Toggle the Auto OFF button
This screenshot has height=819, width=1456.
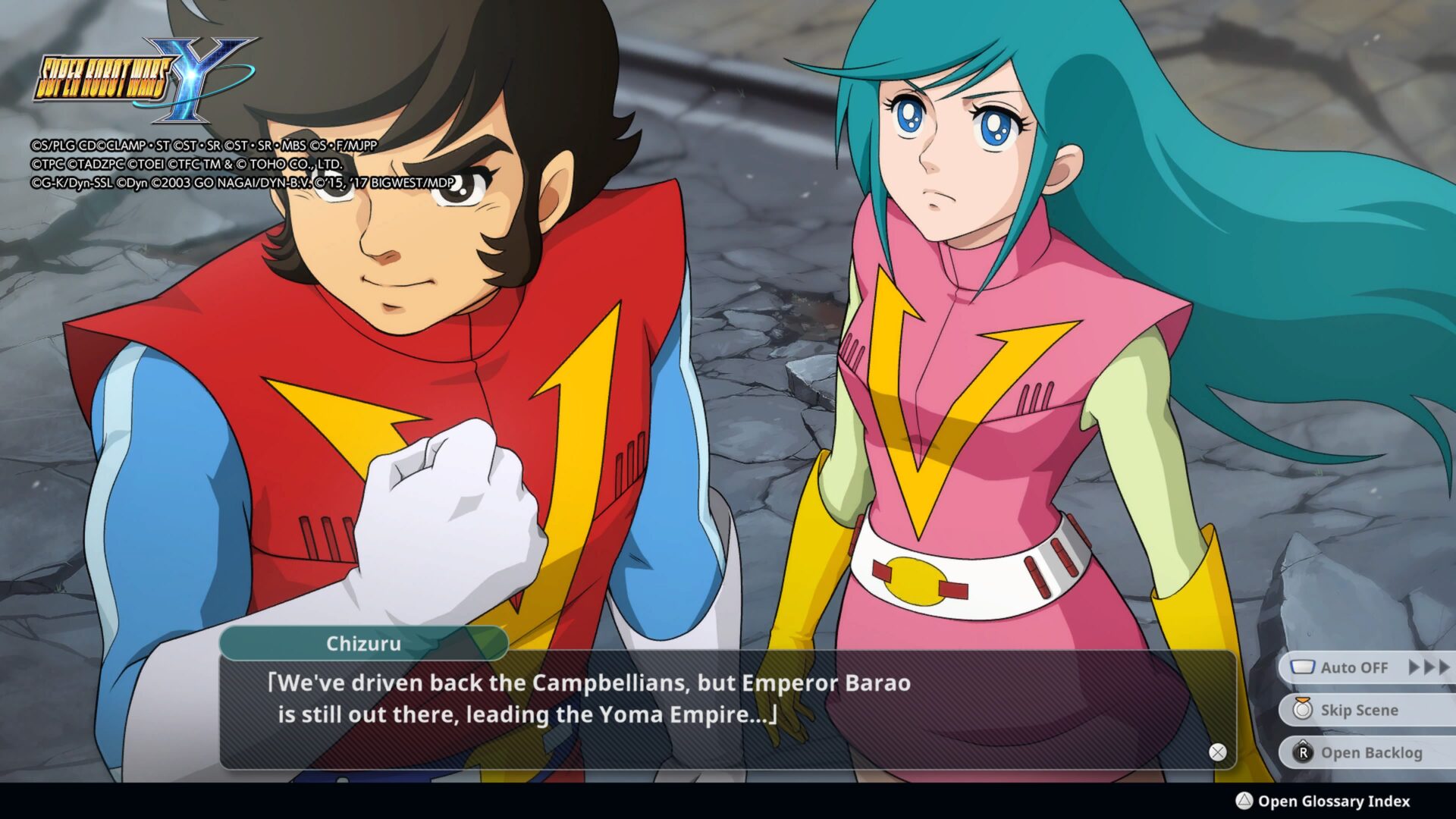[1354, 667]
